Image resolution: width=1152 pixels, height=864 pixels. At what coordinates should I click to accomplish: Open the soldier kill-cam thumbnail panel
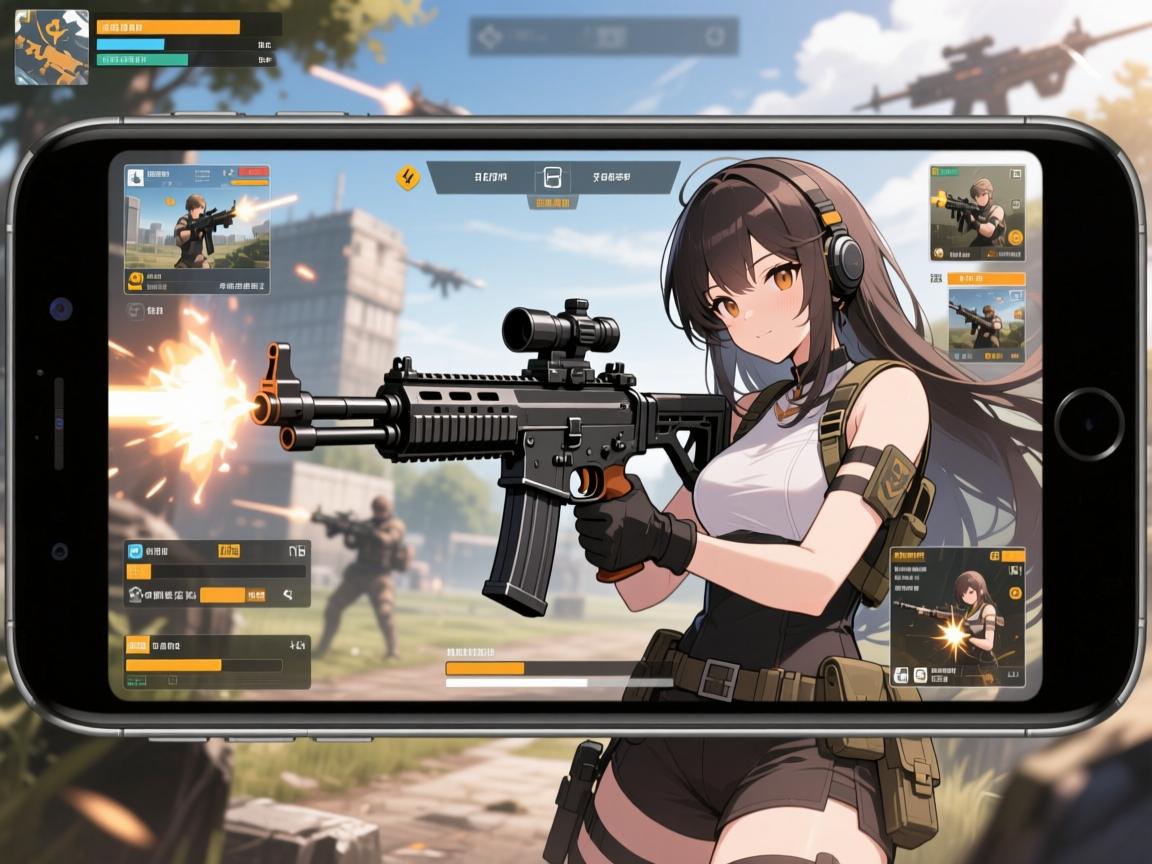point(197,230)
